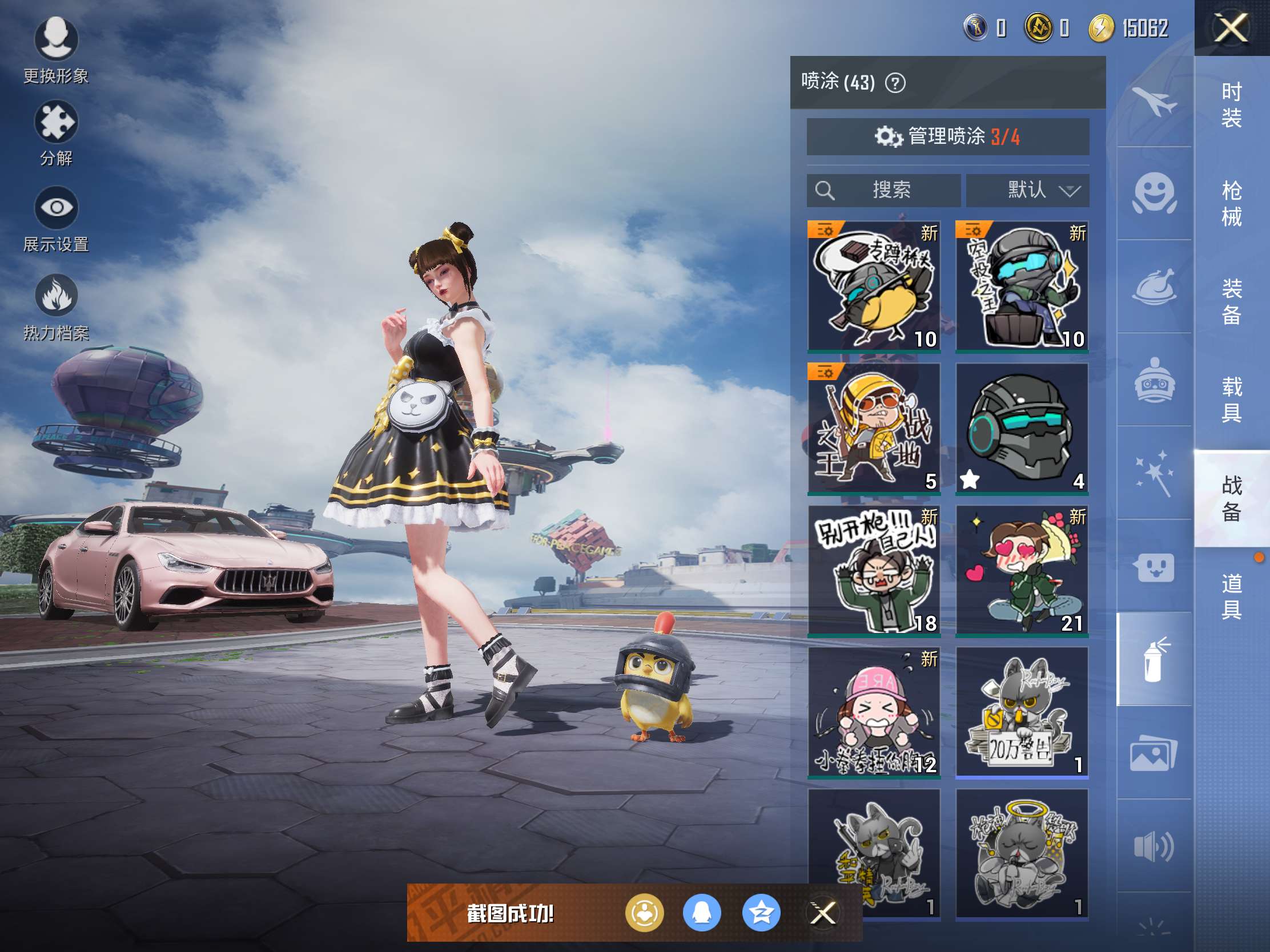The width and height of the screenshot is (1270, 952).
Task: Select the 20万警告 cat spray
Action: tap(1022, 712)
